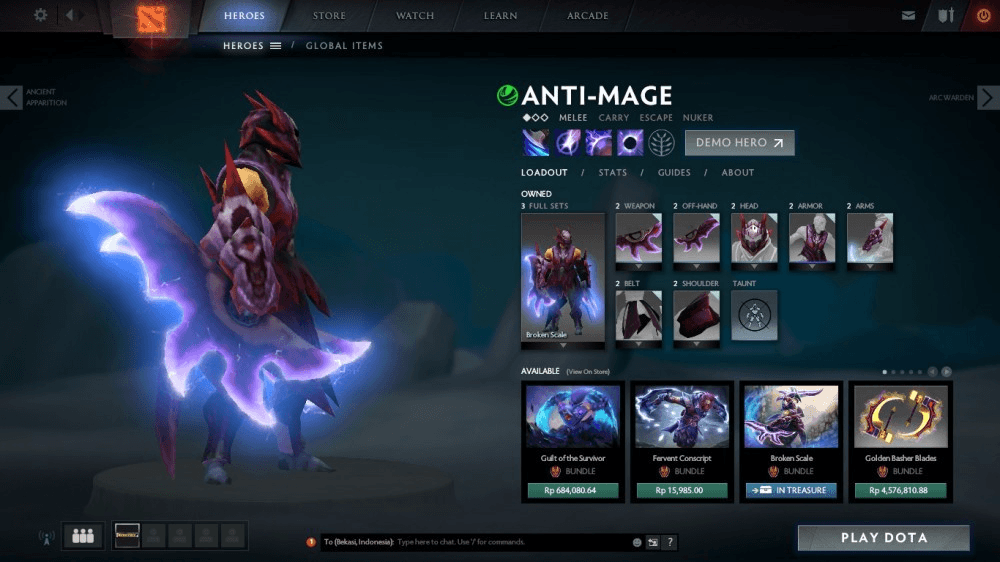Click the chat input field
Viewport: 1000px width, 562px height.
[x=510, y=542]
